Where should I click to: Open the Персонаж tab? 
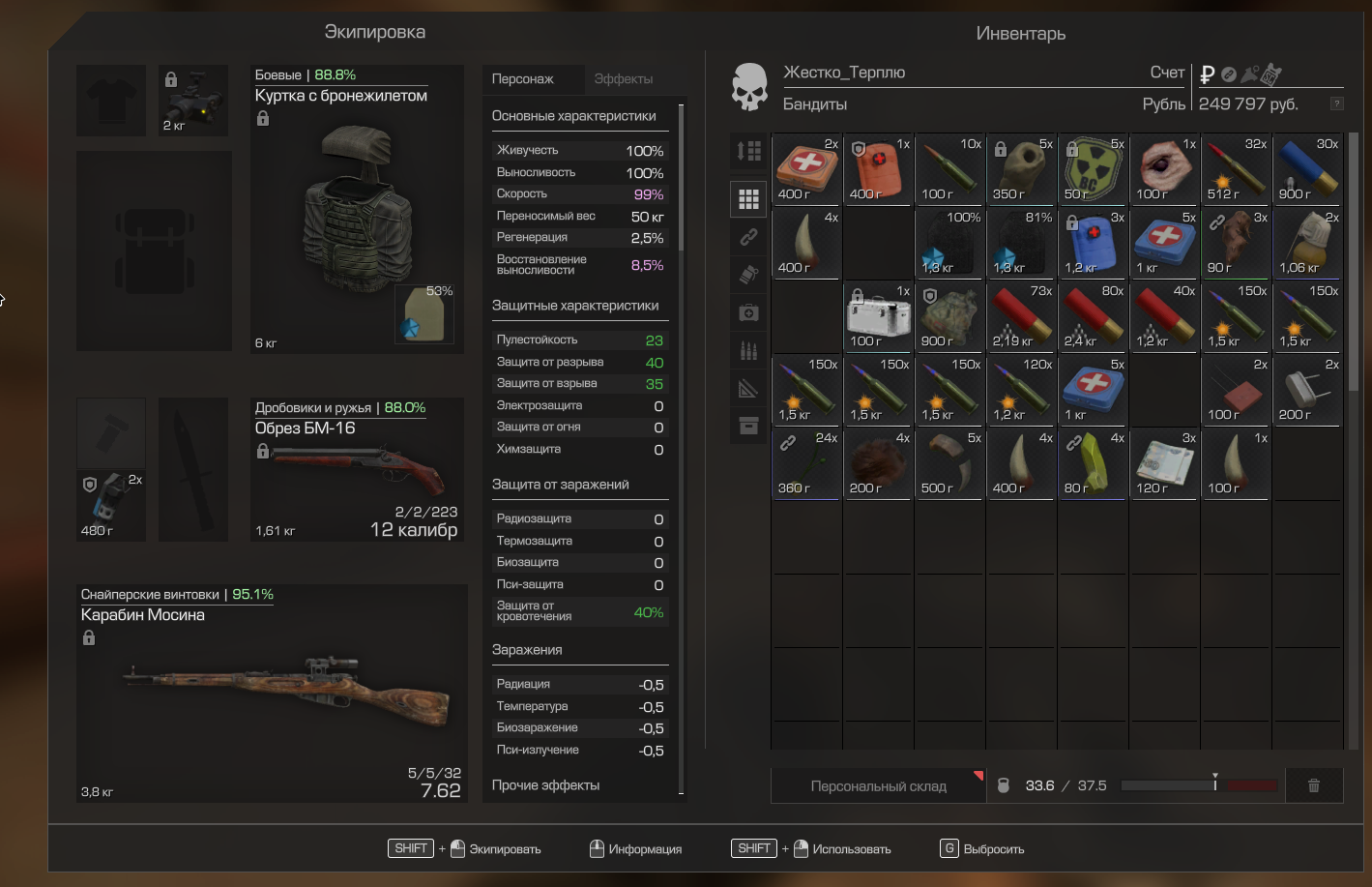pos(523,79)
